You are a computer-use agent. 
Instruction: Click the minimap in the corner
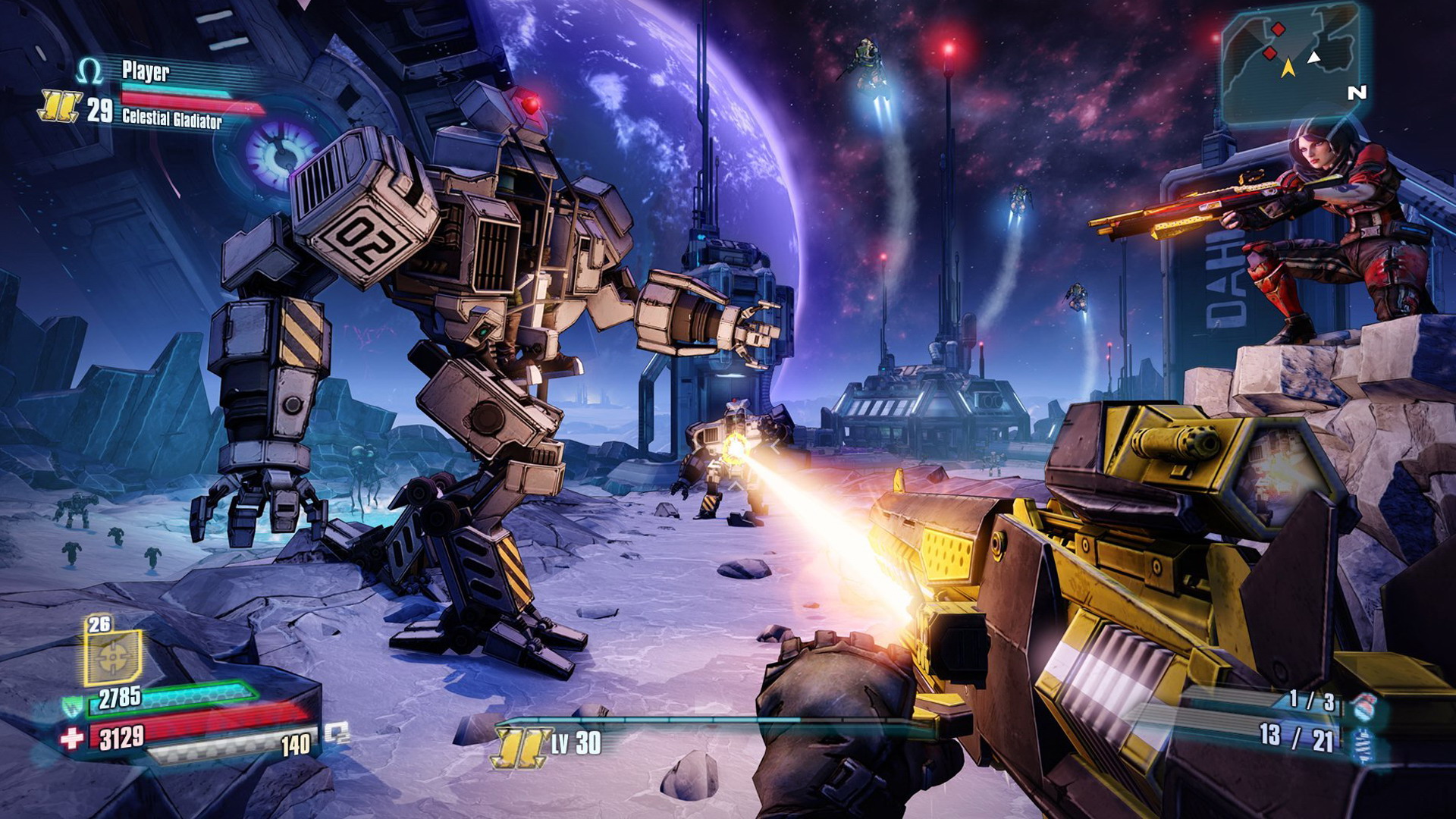[1289, 64]
